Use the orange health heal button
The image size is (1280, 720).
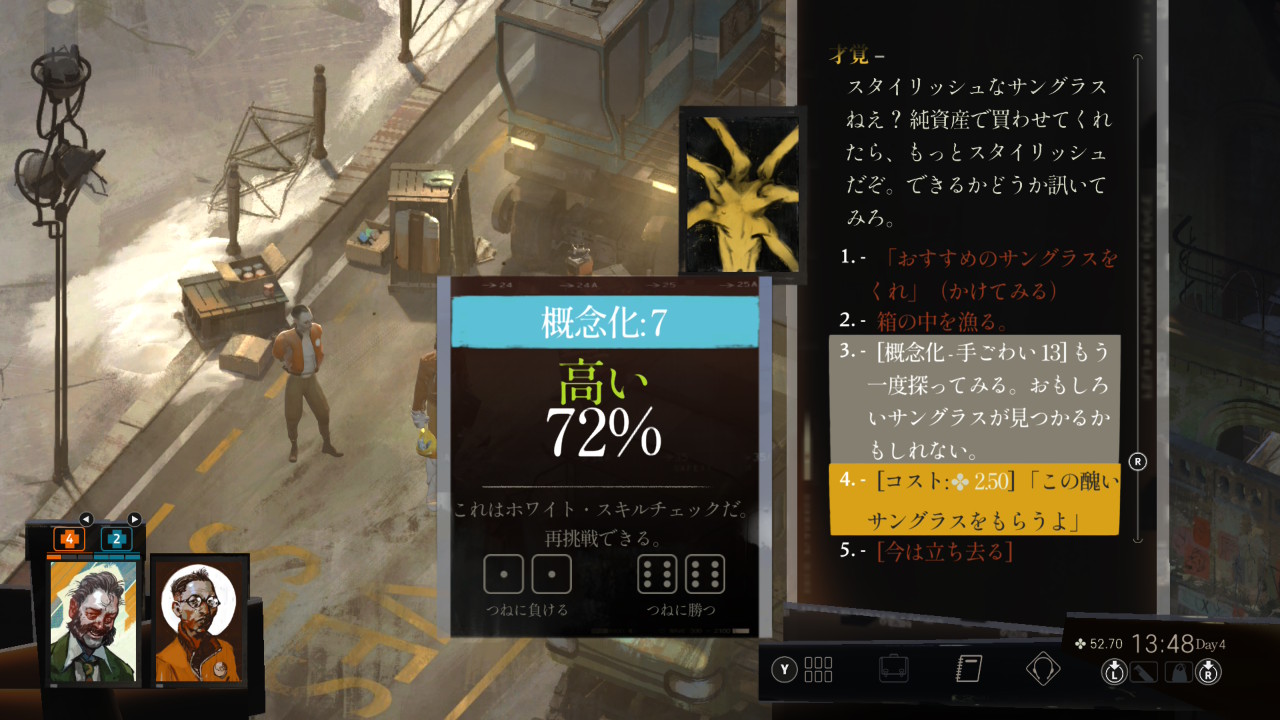(x=68, y=539)
